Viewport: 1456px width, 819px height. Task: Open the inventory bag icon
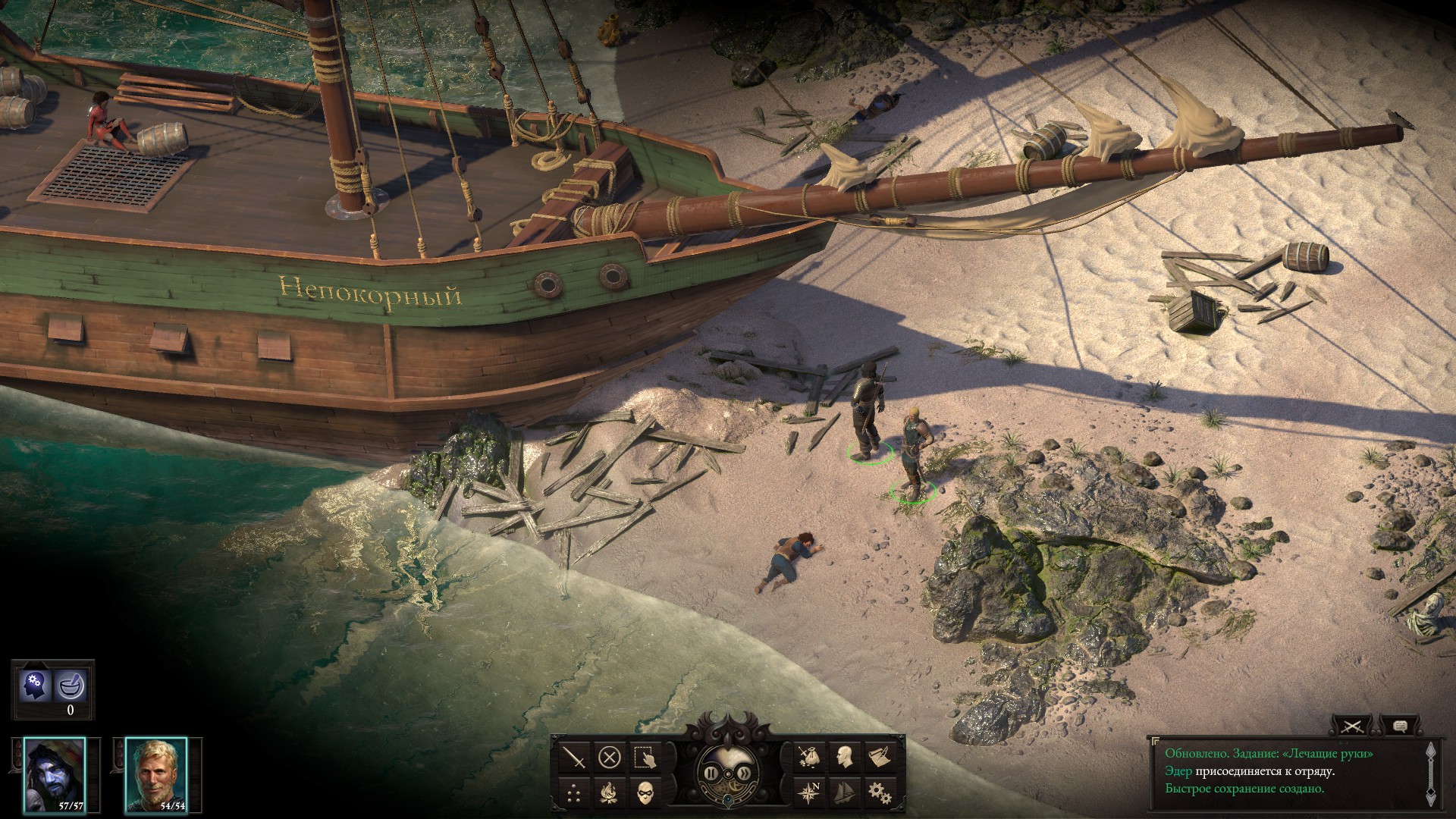809,757
